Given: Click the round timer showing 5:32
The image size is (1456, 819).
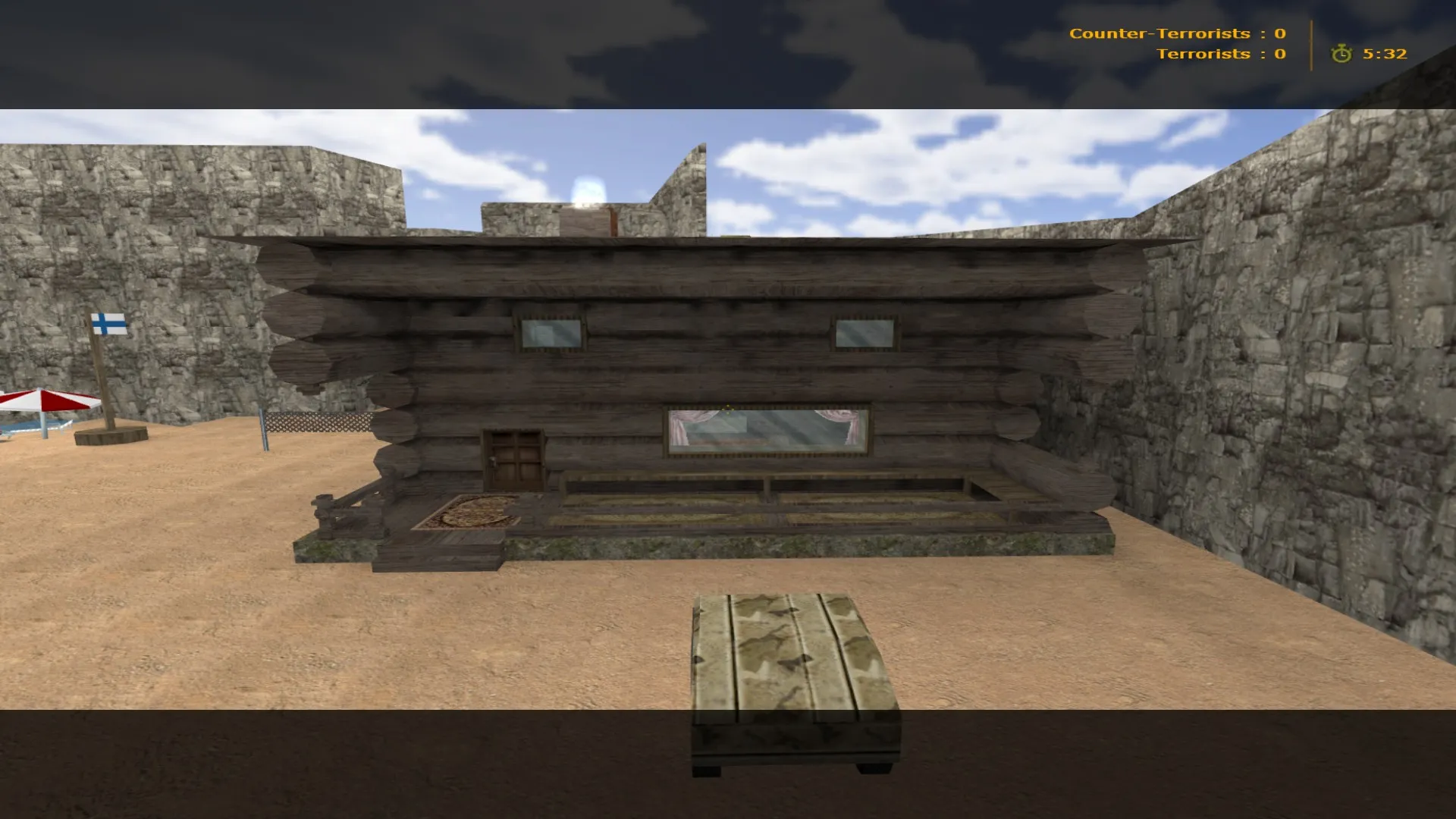Looking at the screenshot, I should [1384, 54].
